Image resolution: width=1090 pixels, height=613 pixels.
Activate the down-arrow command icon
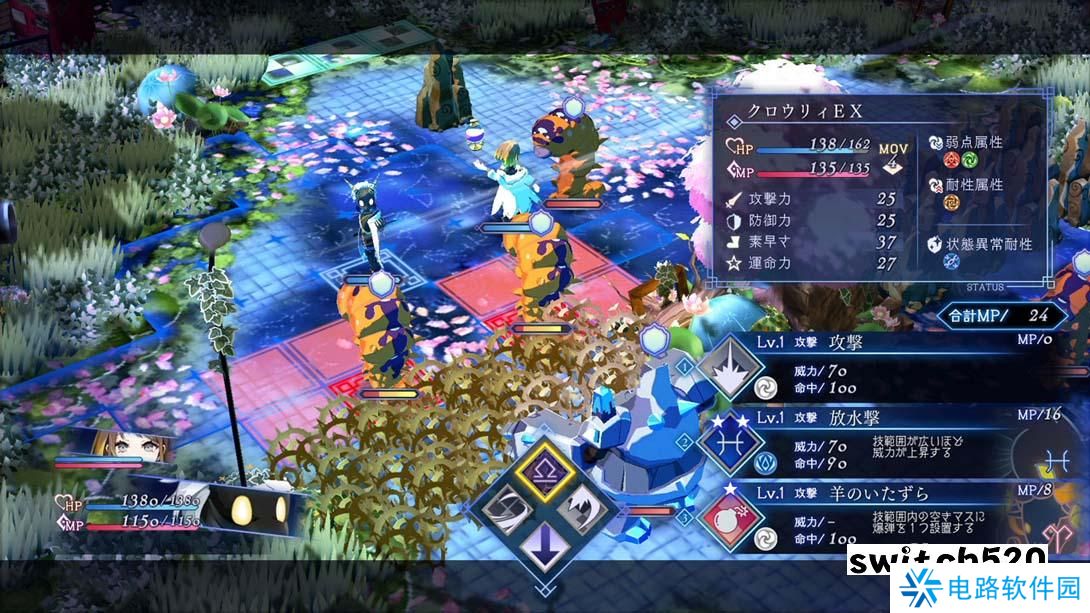click(x=545, y=549)
